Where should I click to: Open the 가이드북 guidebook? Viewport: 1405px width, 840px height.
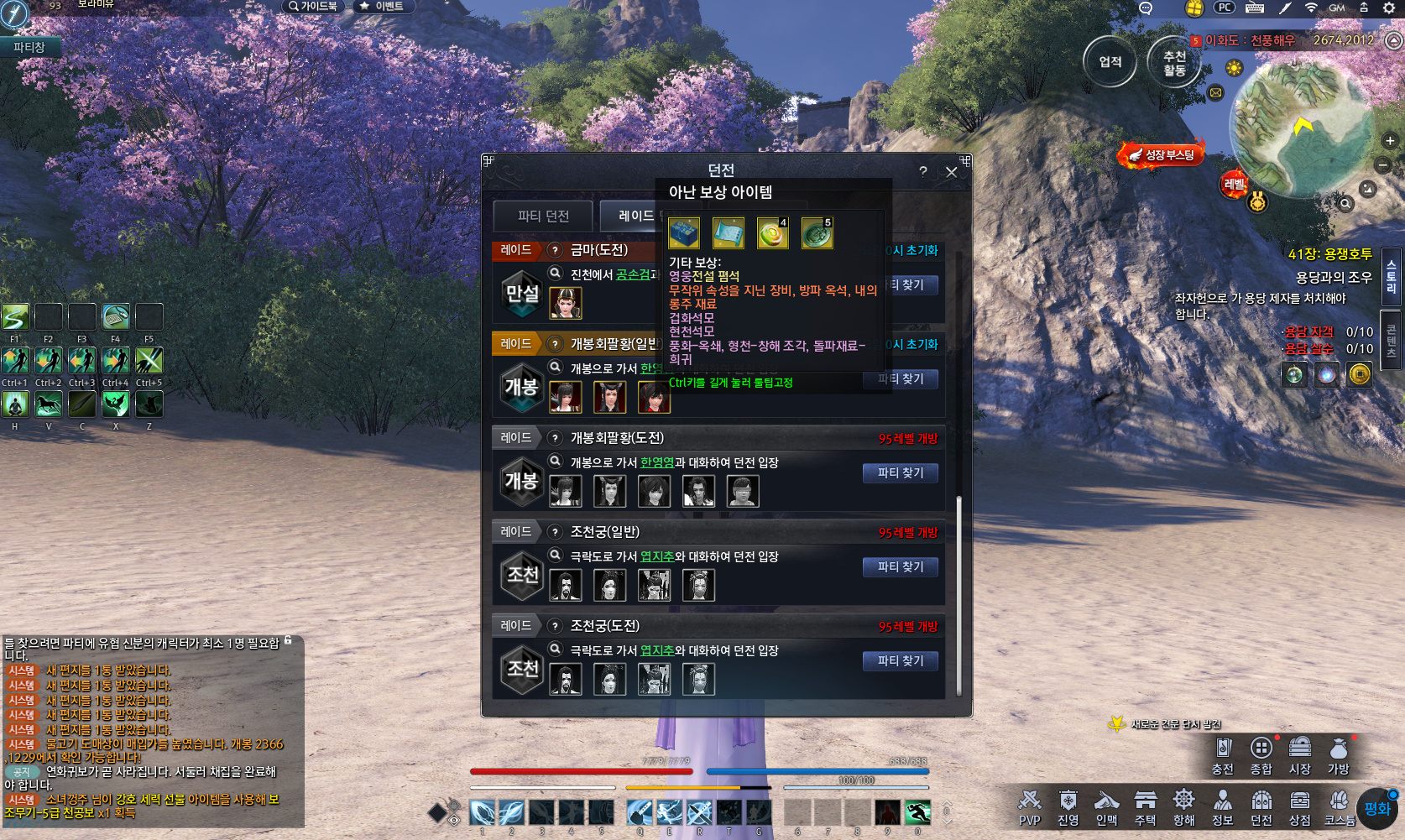click(313, 7)
